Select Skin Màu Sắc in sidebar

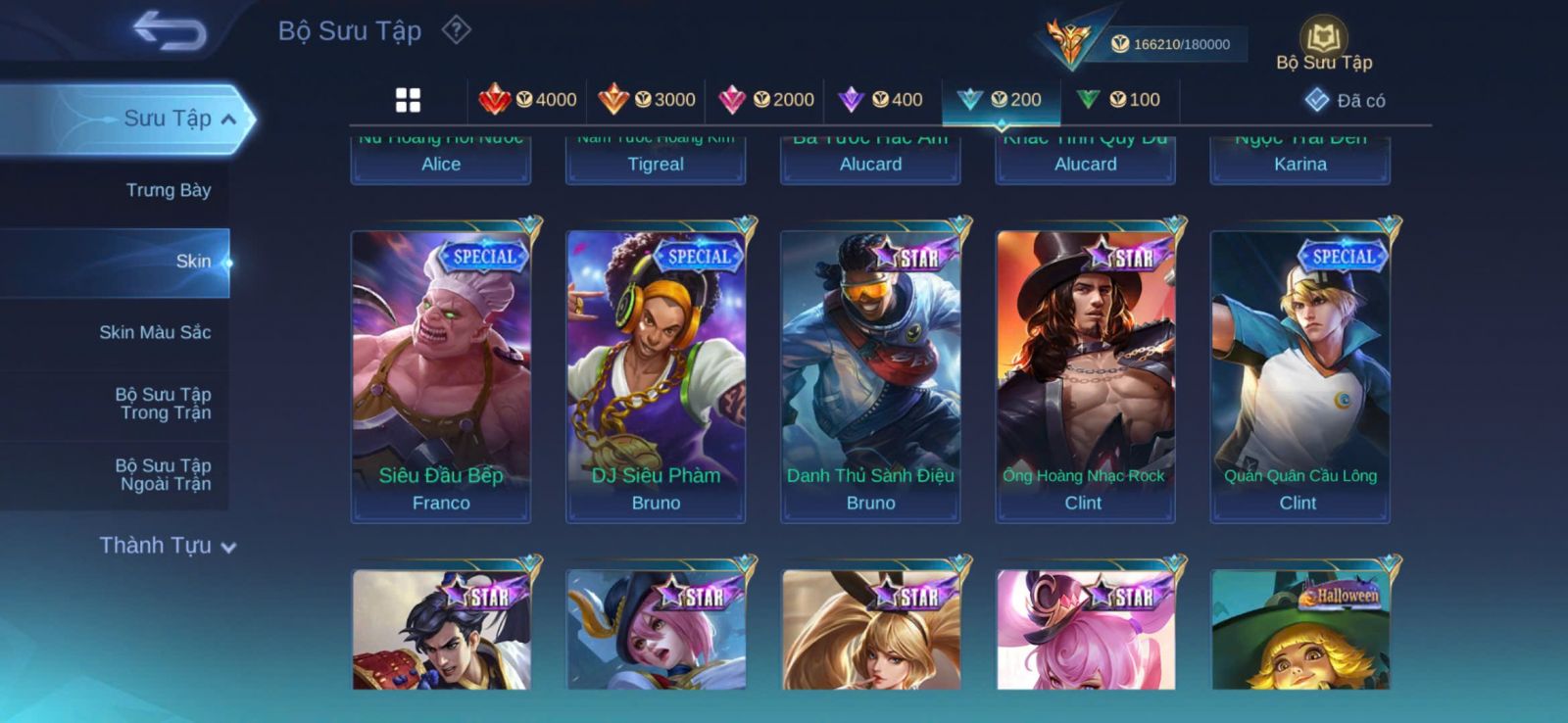pyautogui.click(x=155, y=332)
